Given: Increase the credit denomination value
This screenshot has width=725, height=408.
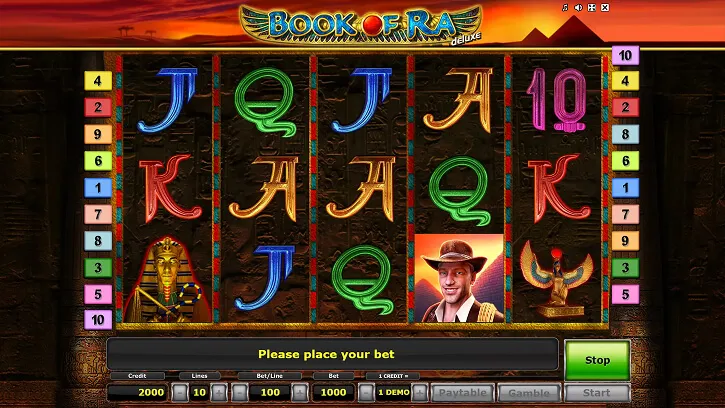Looking at the screenshot, I should (421, 393).
